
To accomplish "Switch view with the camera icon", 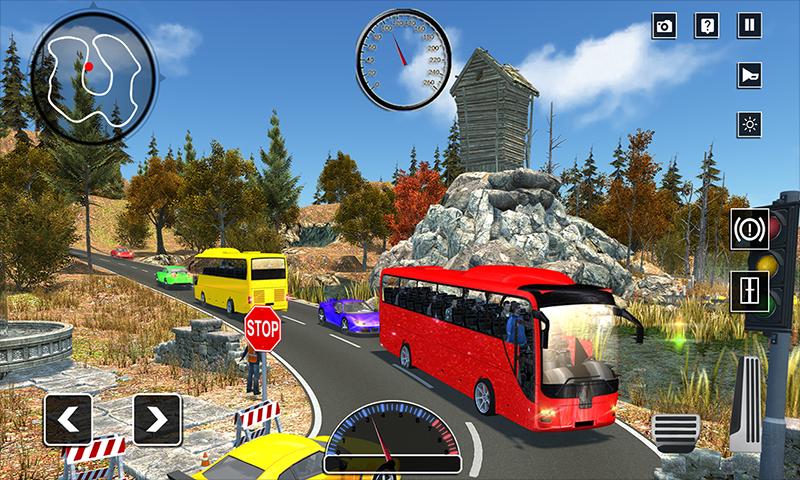I will [665, 26].
